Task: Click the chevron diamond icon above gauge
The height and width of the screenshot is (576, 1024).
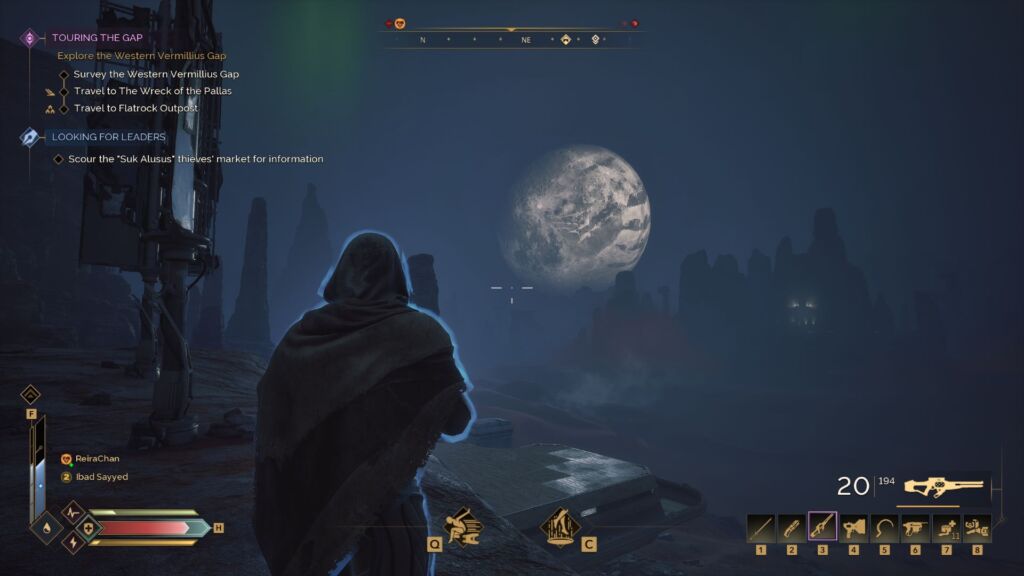Action: pos(31,395)
